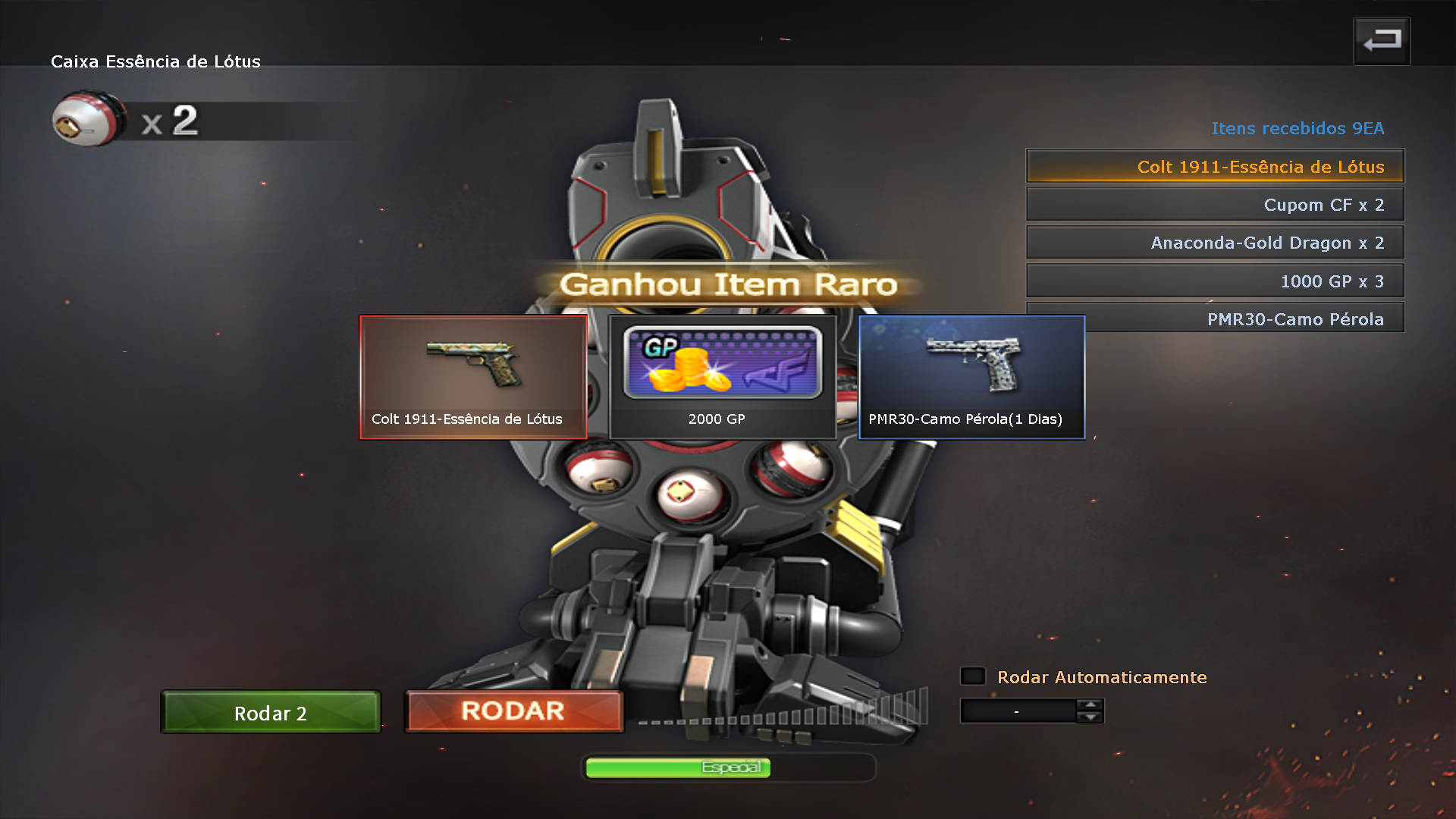
Task: Choose Colt 1911-Essência de Lótus in received list
Action: click(x=1215, y=166)
